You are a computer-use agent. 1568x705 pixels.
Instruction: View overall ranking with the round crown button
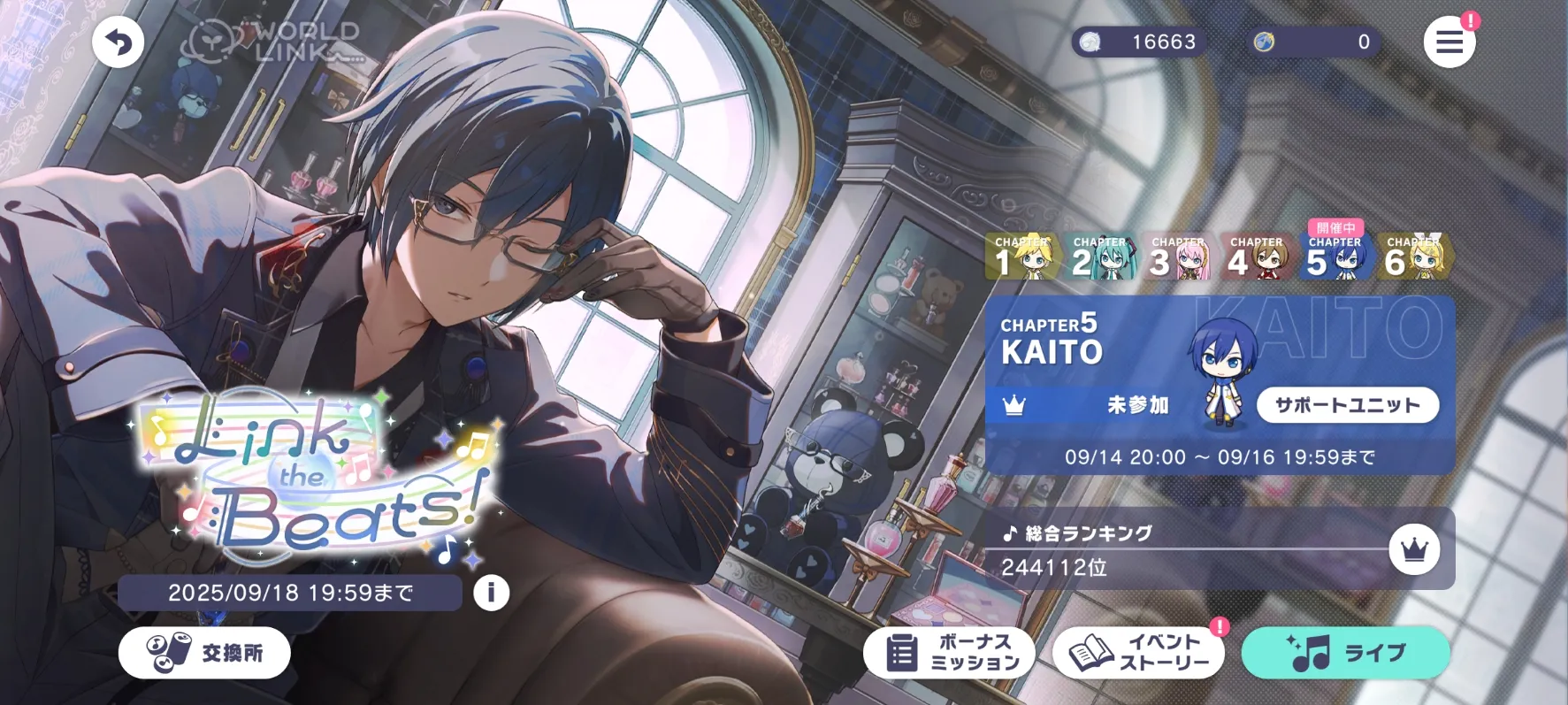tap(1414, 549)
